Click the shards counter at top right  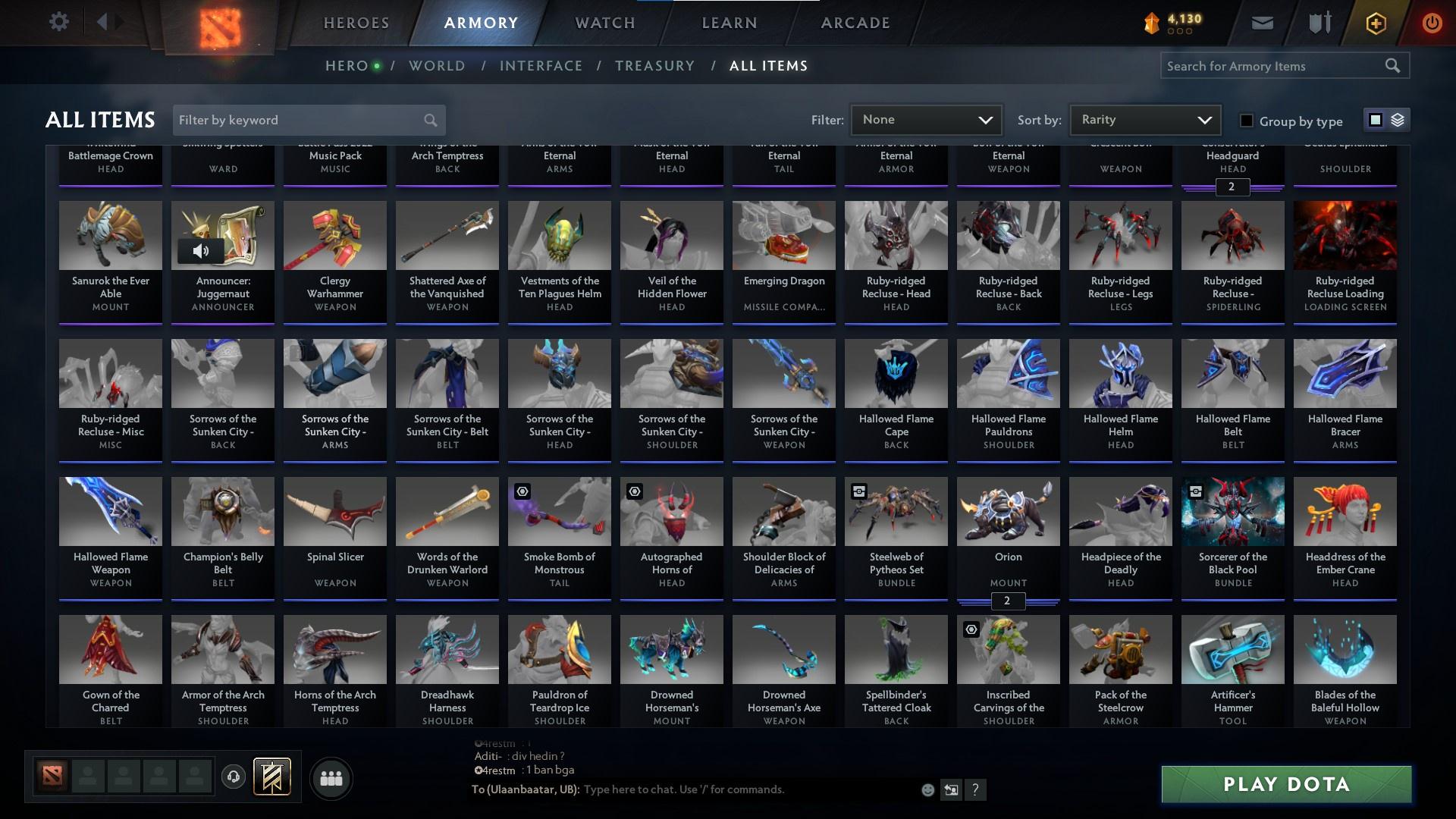pos(1172,22)
